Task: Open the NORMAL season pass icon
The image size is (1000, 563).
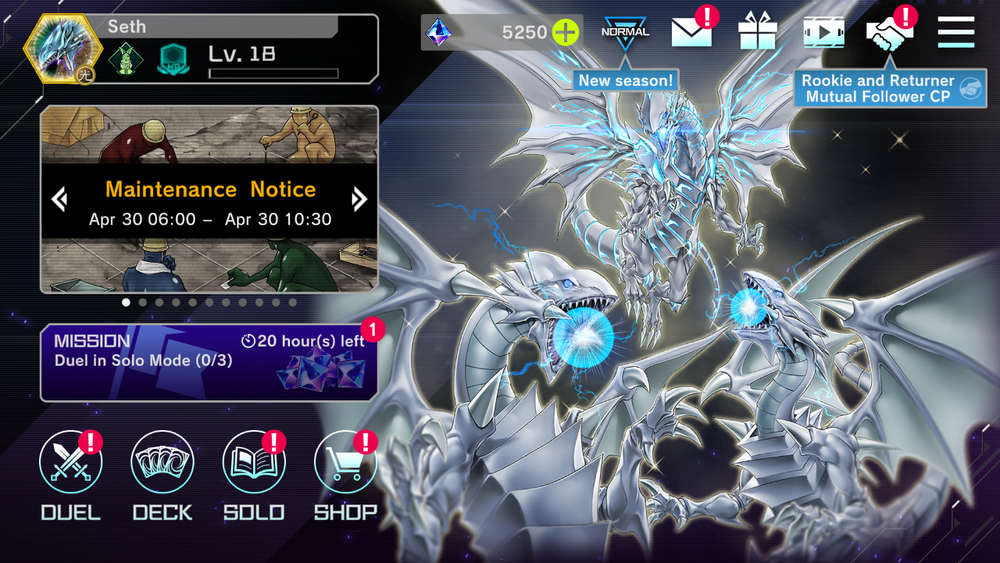Action: click(625, 32)
